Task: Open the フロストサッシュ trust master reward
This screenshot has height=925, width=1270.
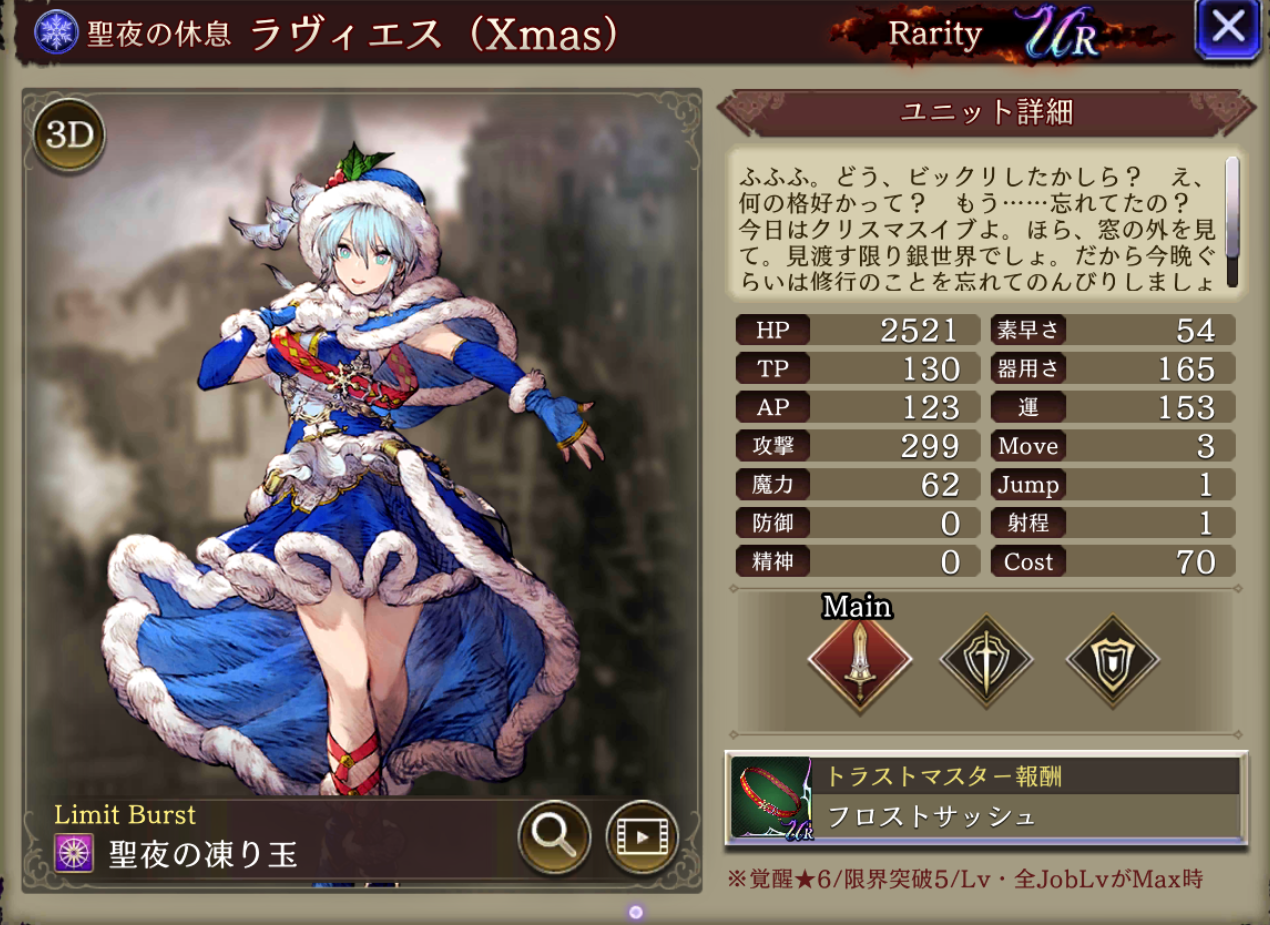Action: tap(986, 799)
